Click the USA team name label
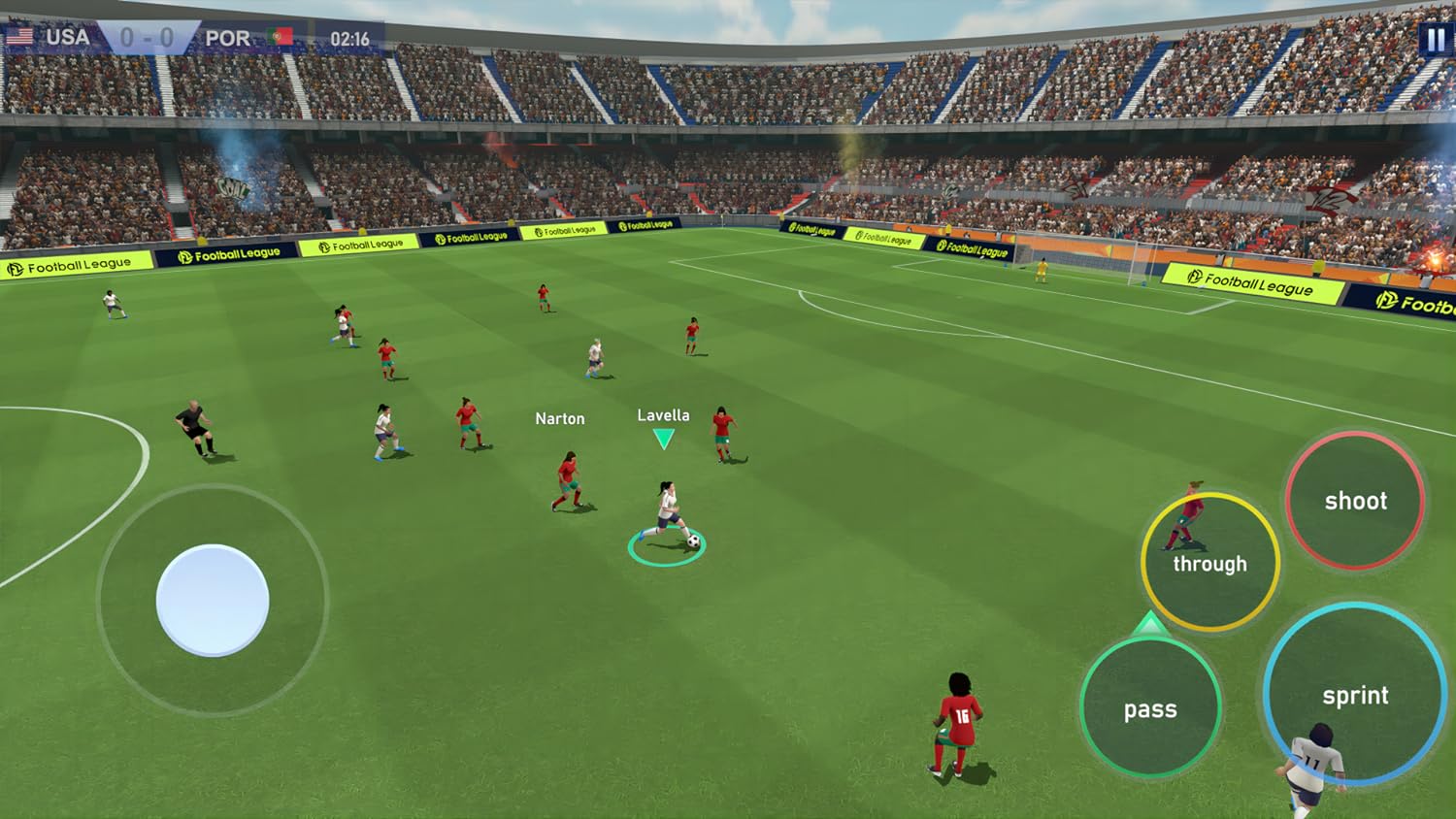This screenshot has height=819, width=1456. (68, 36)
